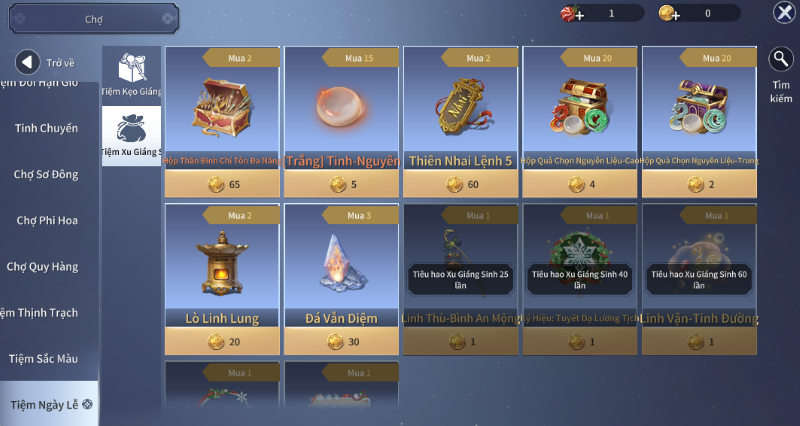Select Tiệm Xu Giáng Sinh tab
Screen dimensions: 800x426
pos(132,136)
